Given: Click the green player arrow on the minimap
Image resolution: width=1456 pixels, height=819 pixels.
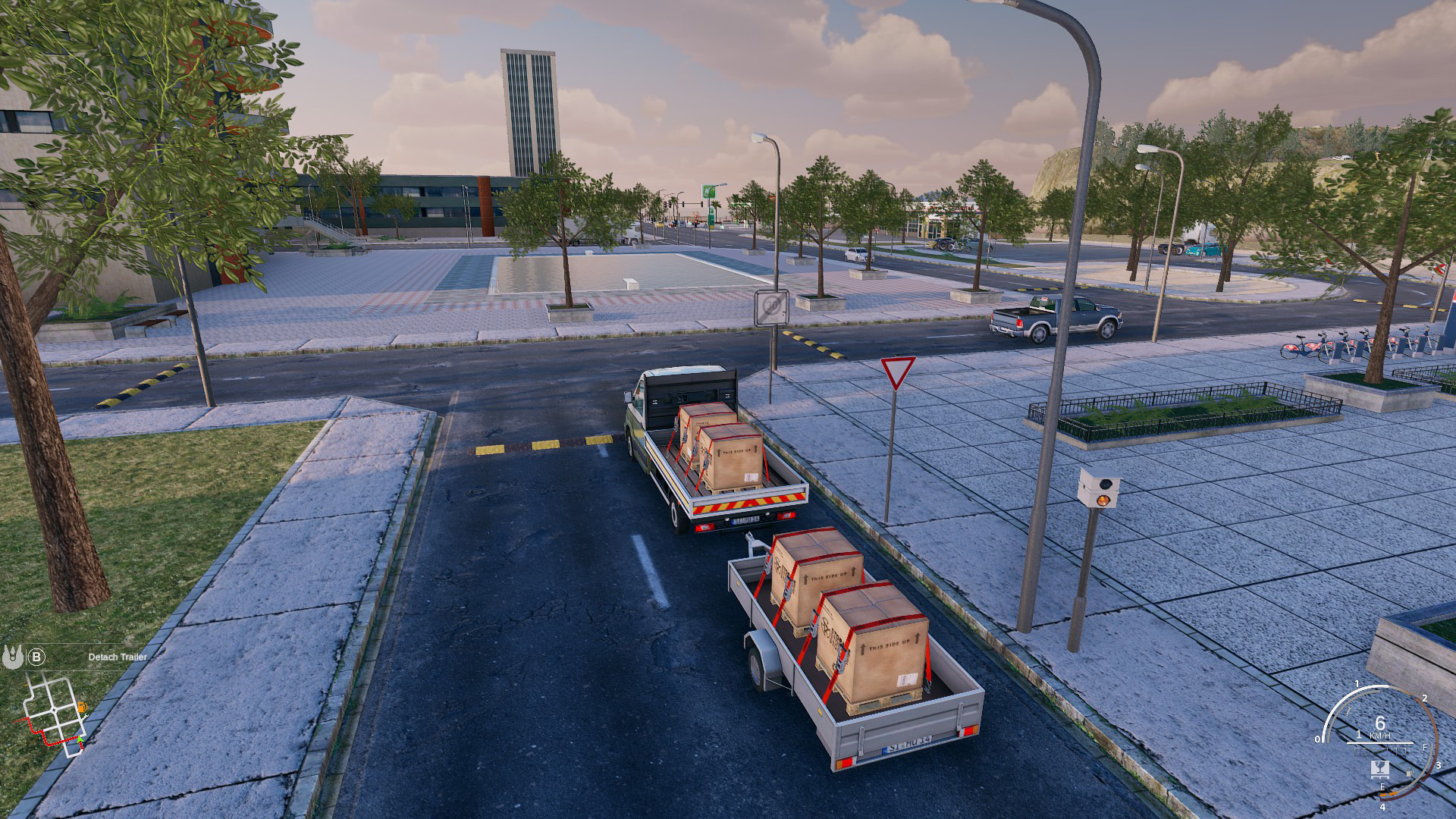Looking at the screenshot, I should [80, 739].
